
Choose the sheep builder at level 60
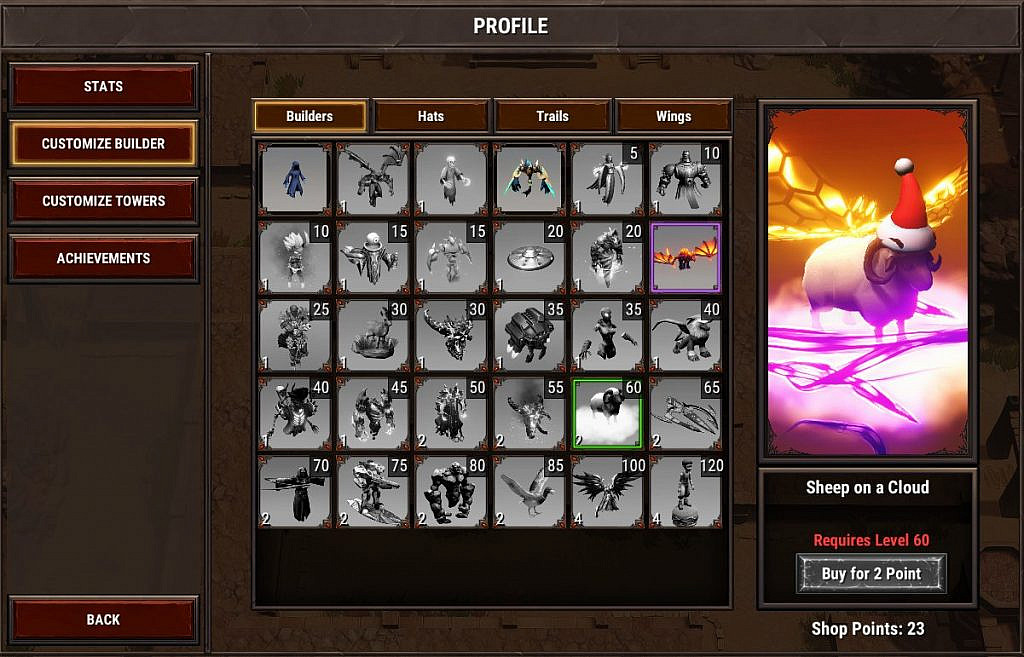[607, 413]
